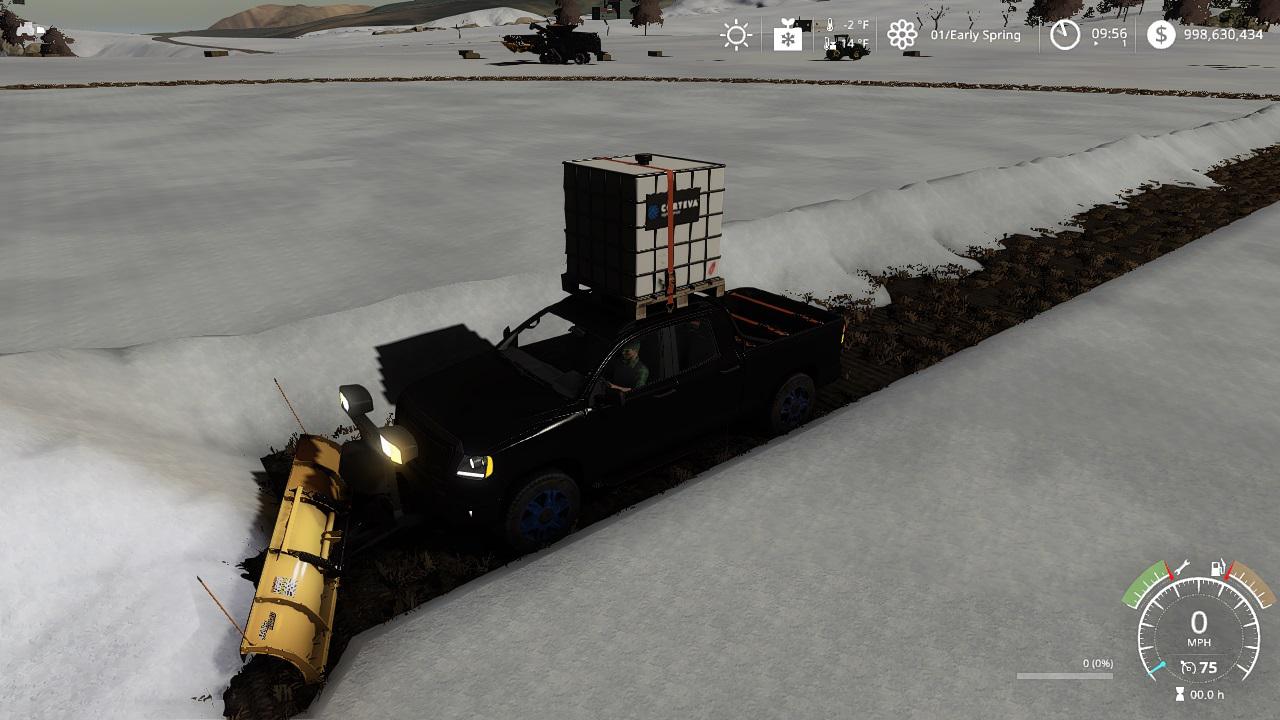Click the clock icon beside the time
The image size is (1280, 720).
coord(1065,36)
